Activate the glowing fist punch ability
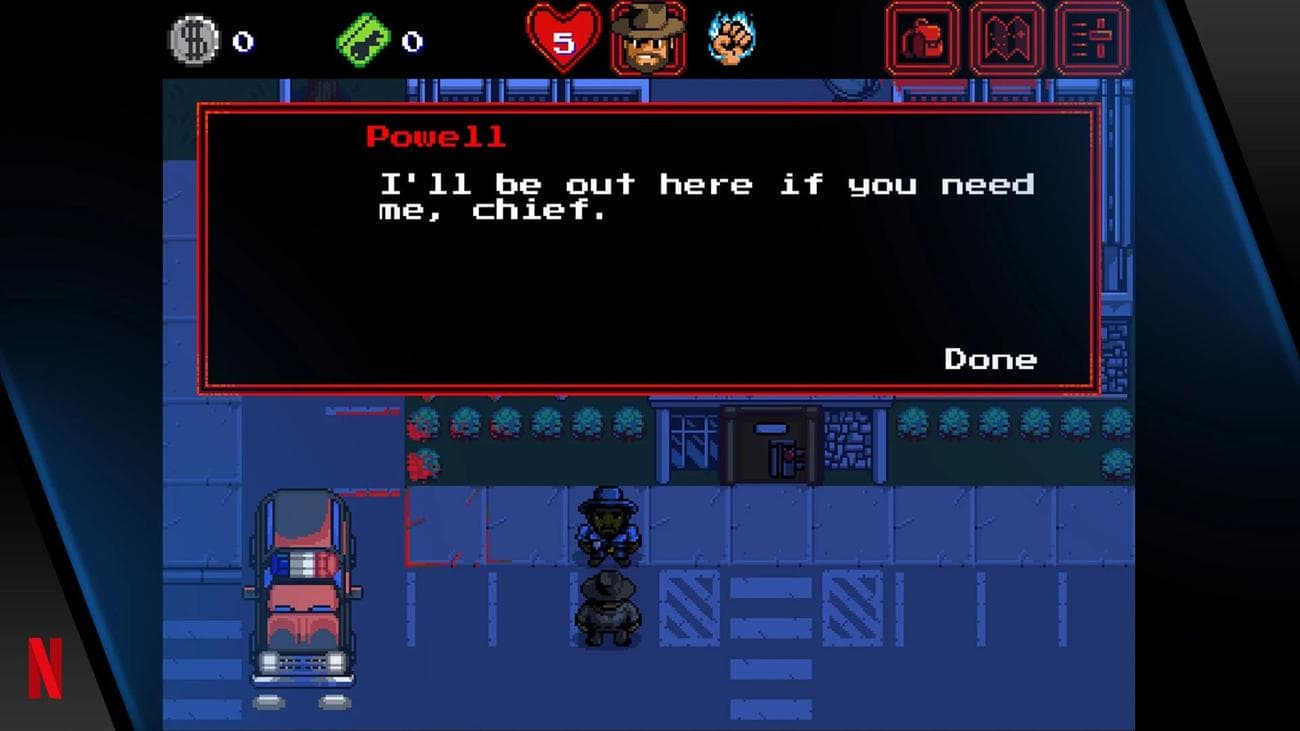This screenshot has height=731, width=1300. (x=731, y=39)
